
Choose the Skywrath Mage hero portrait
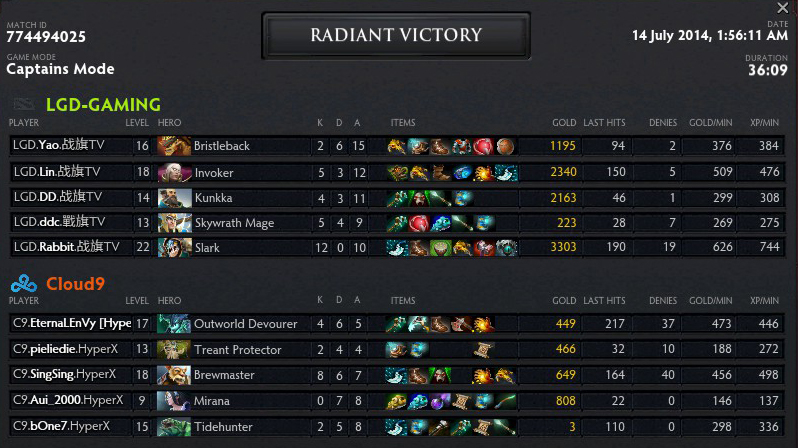click(x=174, y=222)
